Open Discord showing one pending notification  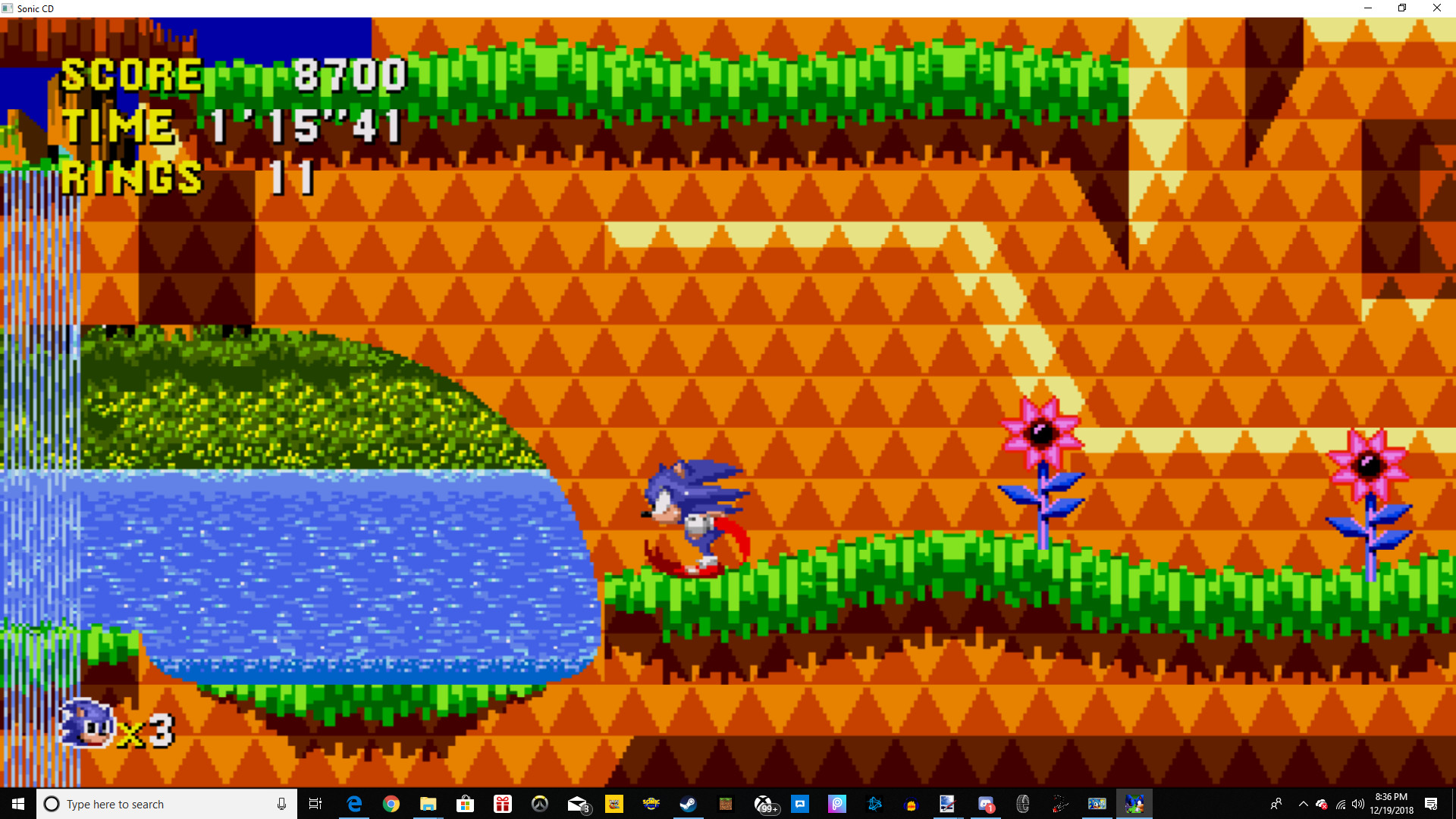pyautogui.click(x=987, y=804)
